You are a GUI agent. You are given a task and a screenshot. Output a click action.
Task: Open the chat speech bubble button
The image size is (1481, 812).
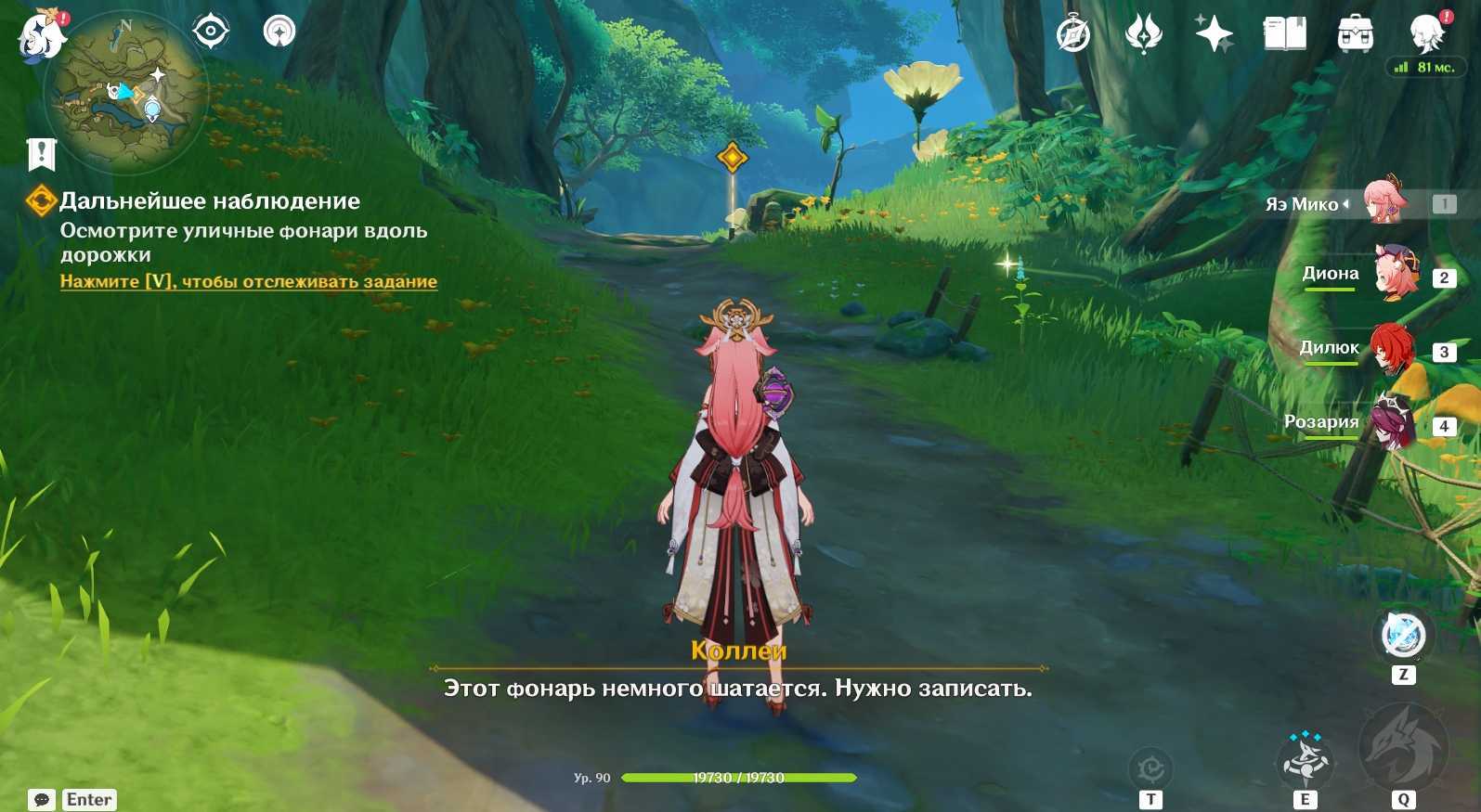(x=42, y=799)
